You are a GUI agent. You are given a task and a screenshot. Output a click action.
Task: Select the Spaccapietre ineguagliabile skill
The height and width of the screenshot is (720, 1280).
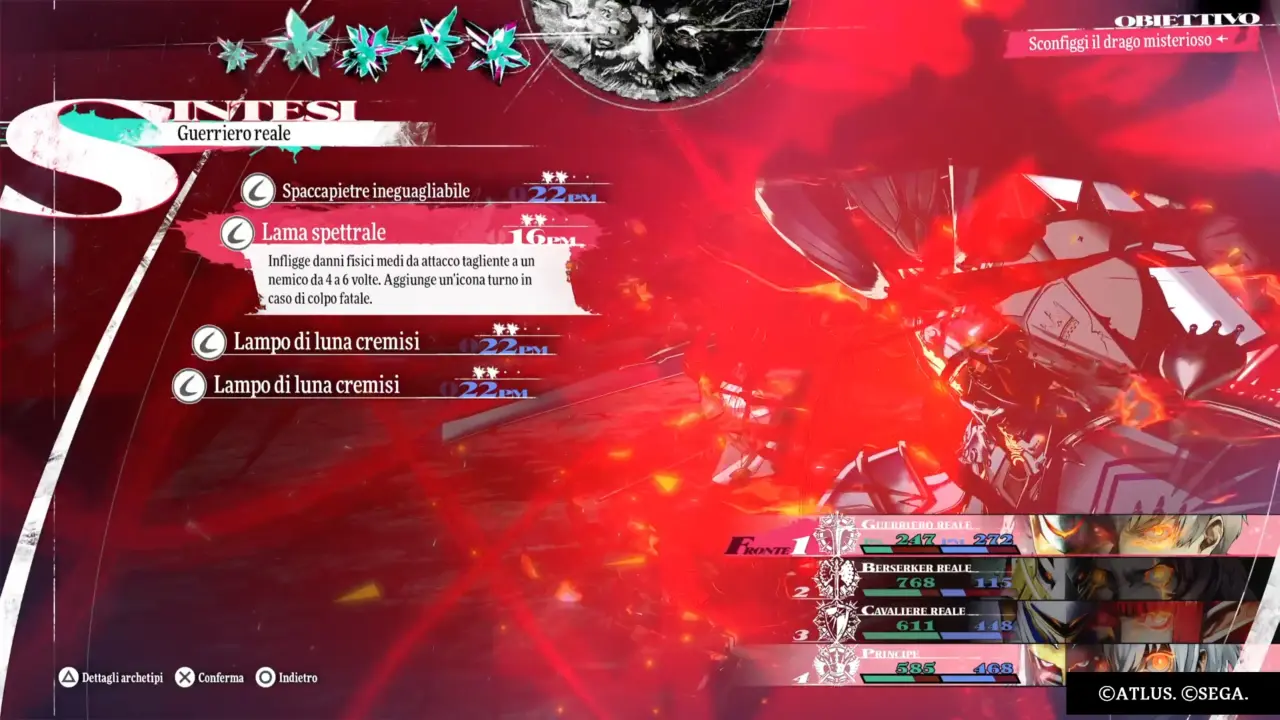375,191
